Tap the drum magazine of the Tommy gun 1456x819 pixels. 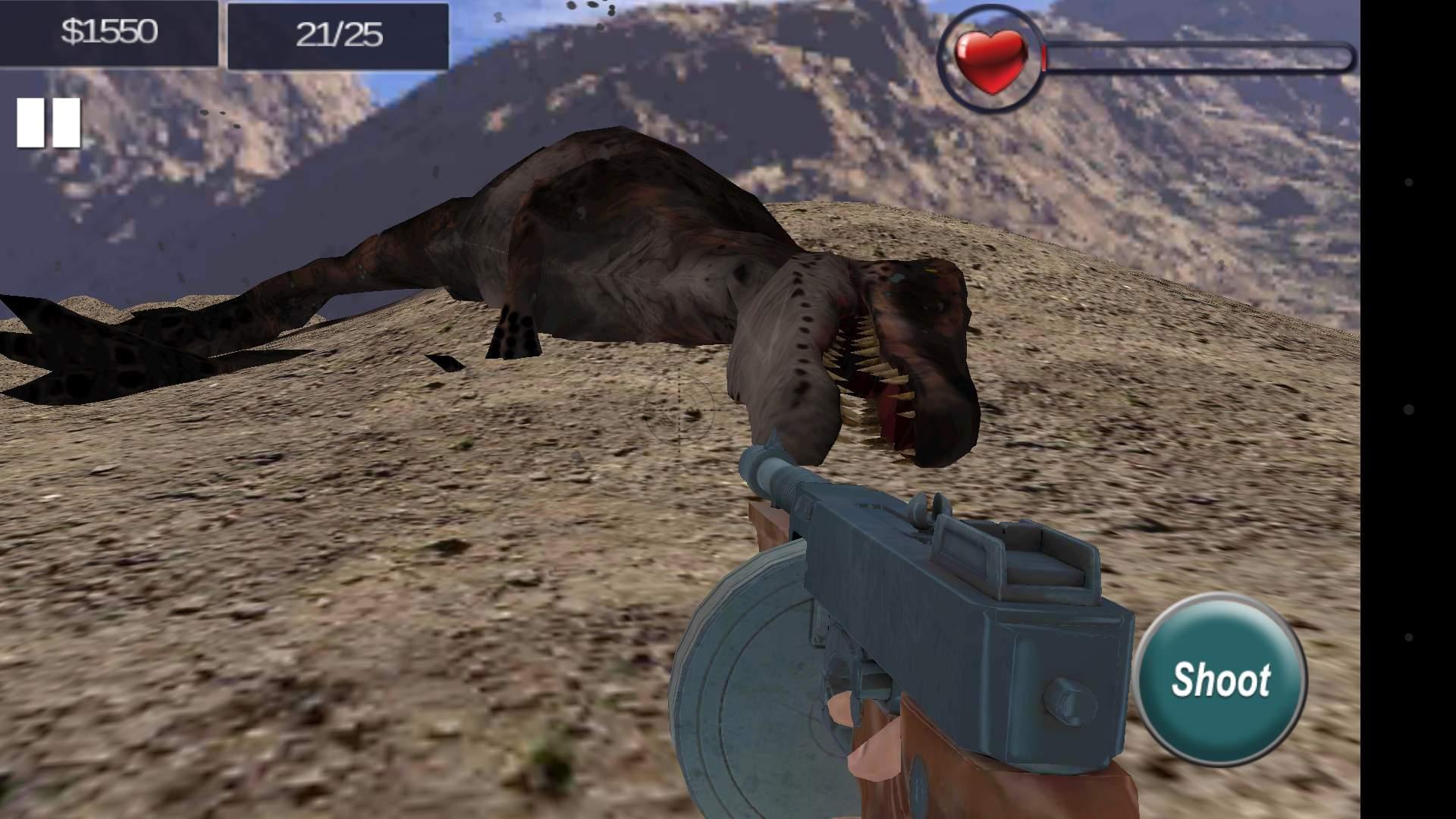coord(758,682)
